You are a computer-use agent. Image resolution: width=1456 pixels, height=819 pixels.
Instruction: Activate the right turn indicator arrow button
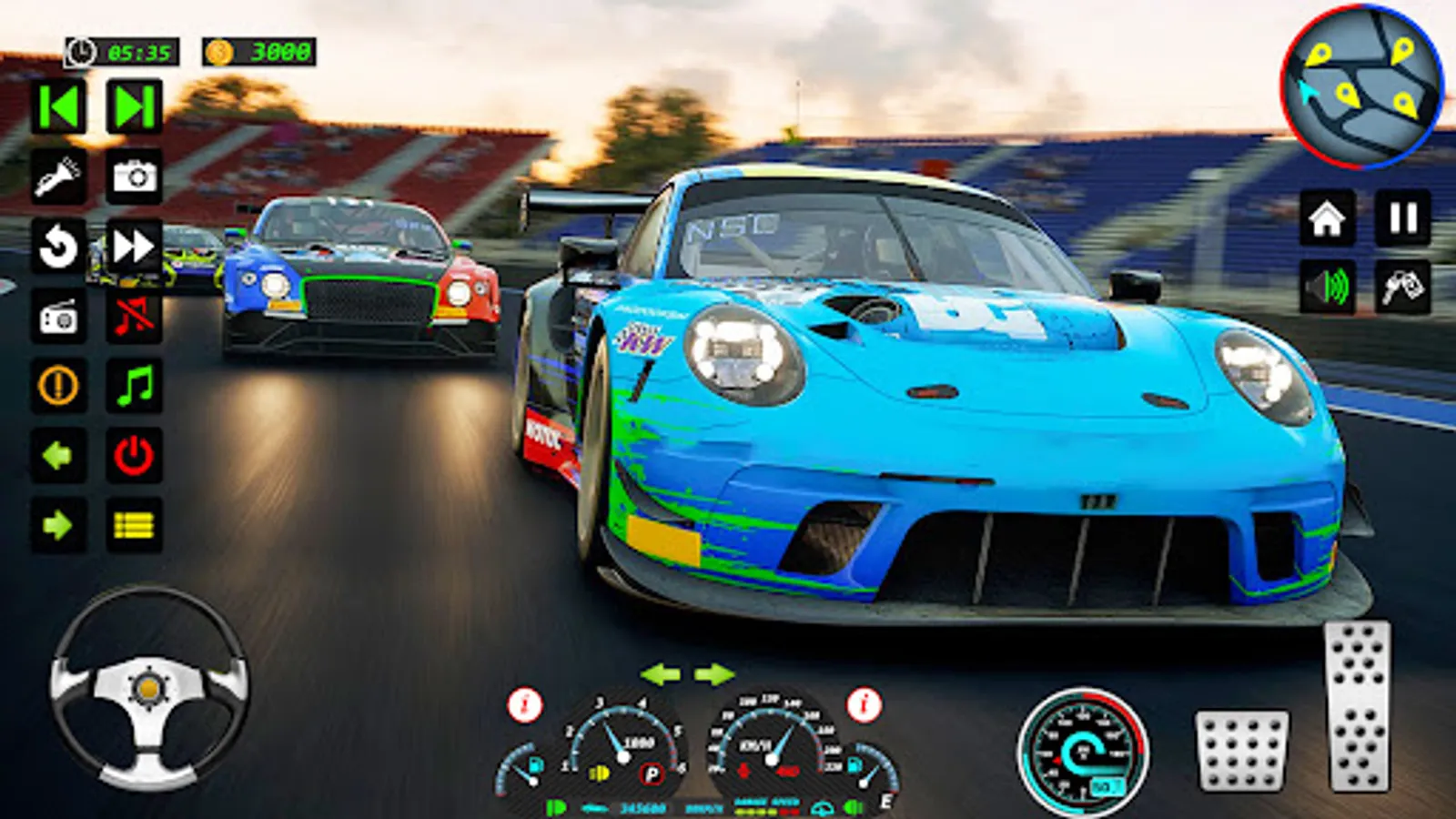(59, 525)
